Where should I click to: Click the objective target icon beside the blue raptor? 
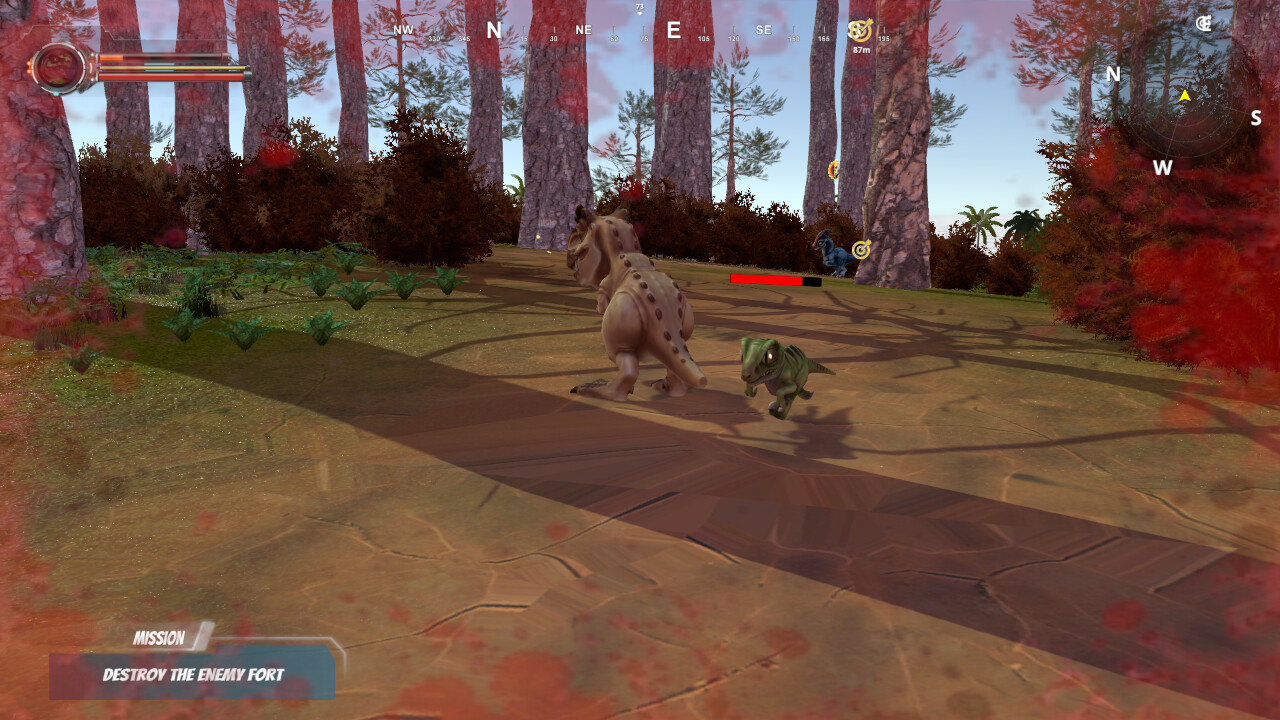pos(860,251)
